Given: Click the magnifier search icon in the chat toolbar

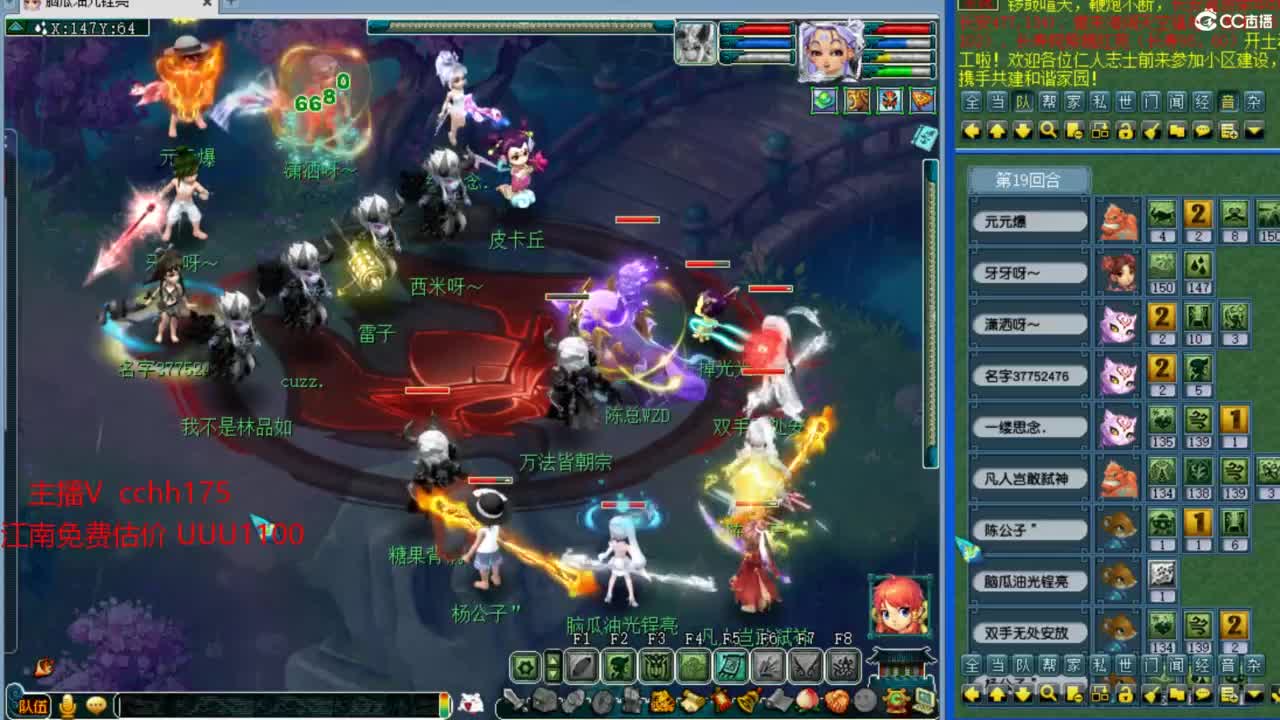Looking at the screenshot, I should click(x=1050, y=130).
